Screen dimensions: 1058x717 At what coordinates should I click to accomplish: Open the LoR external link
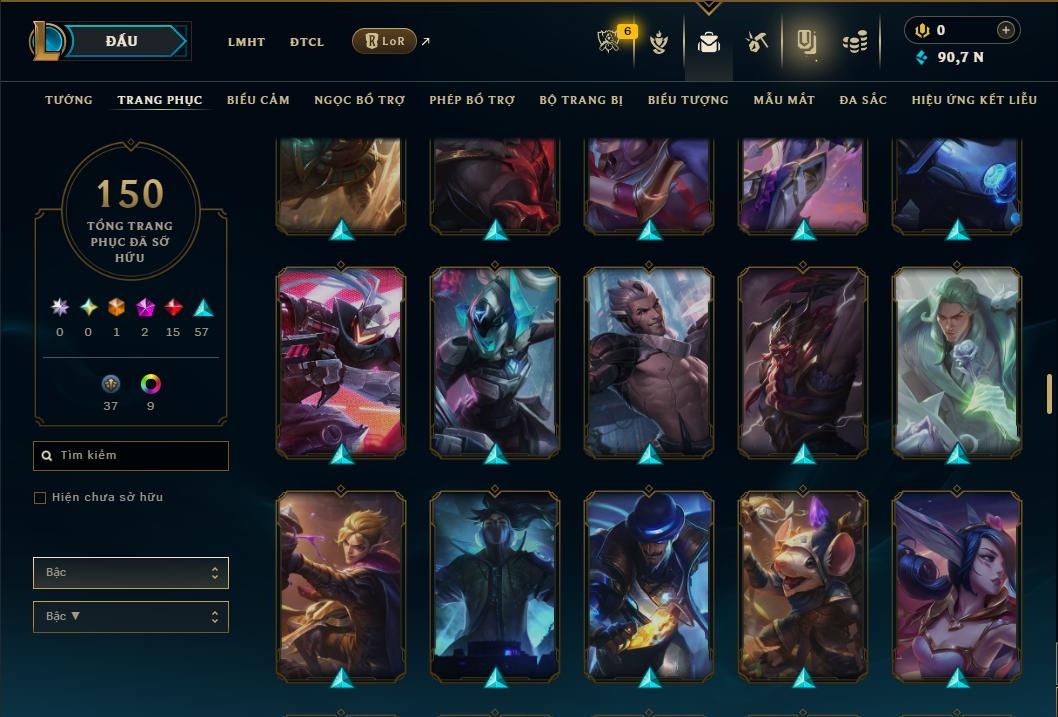point(385,41)
